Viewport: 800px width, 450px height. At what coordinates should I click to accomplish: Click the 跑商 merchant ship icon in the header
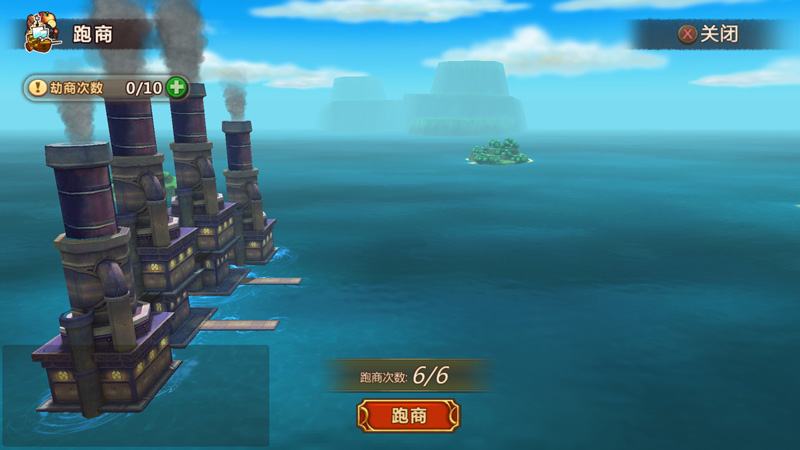click(42, 32)
